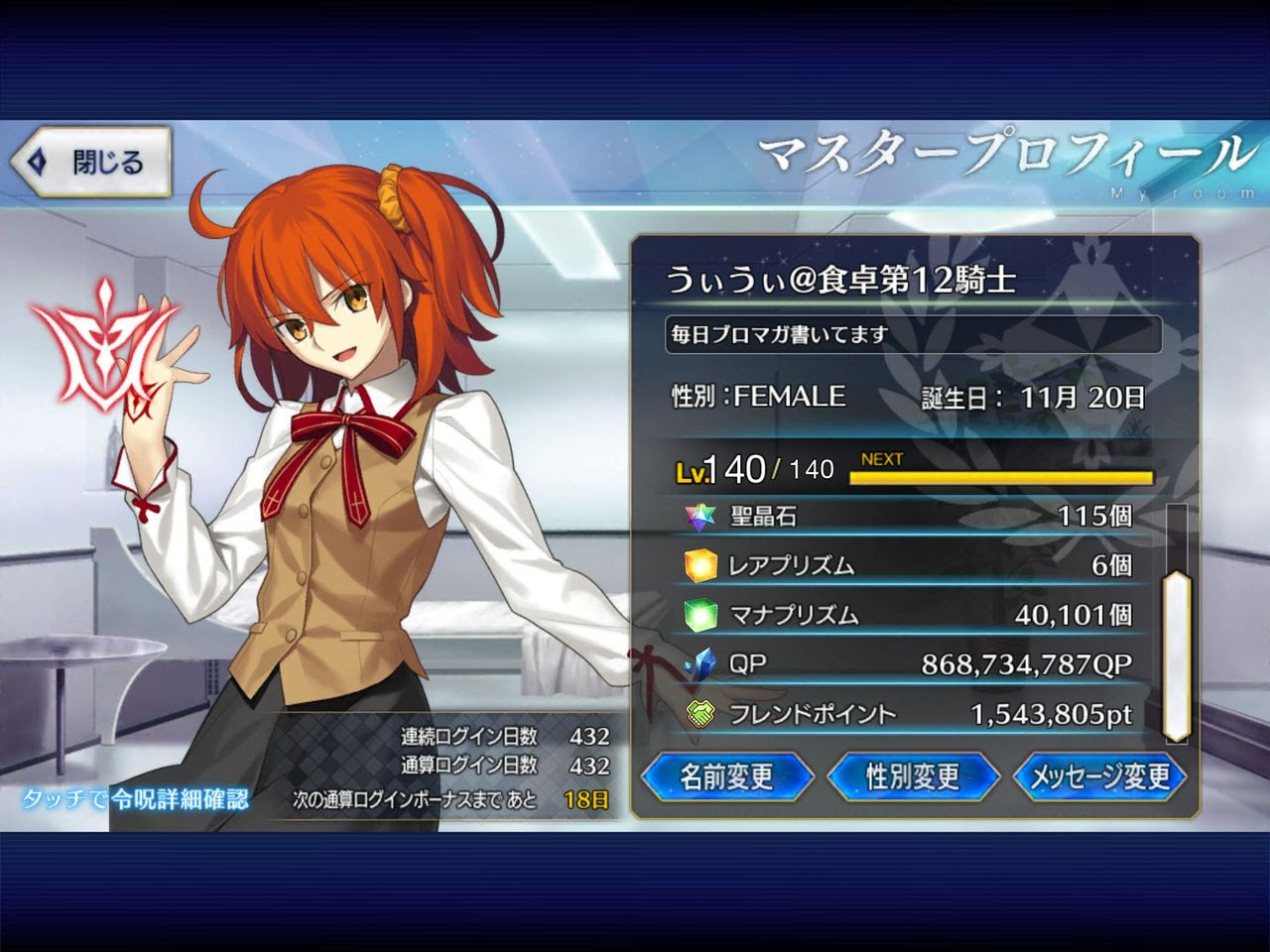Toggle the 聖晶石 inventory row
This screenshot has height=952, width=1270.
click(913, 516)
